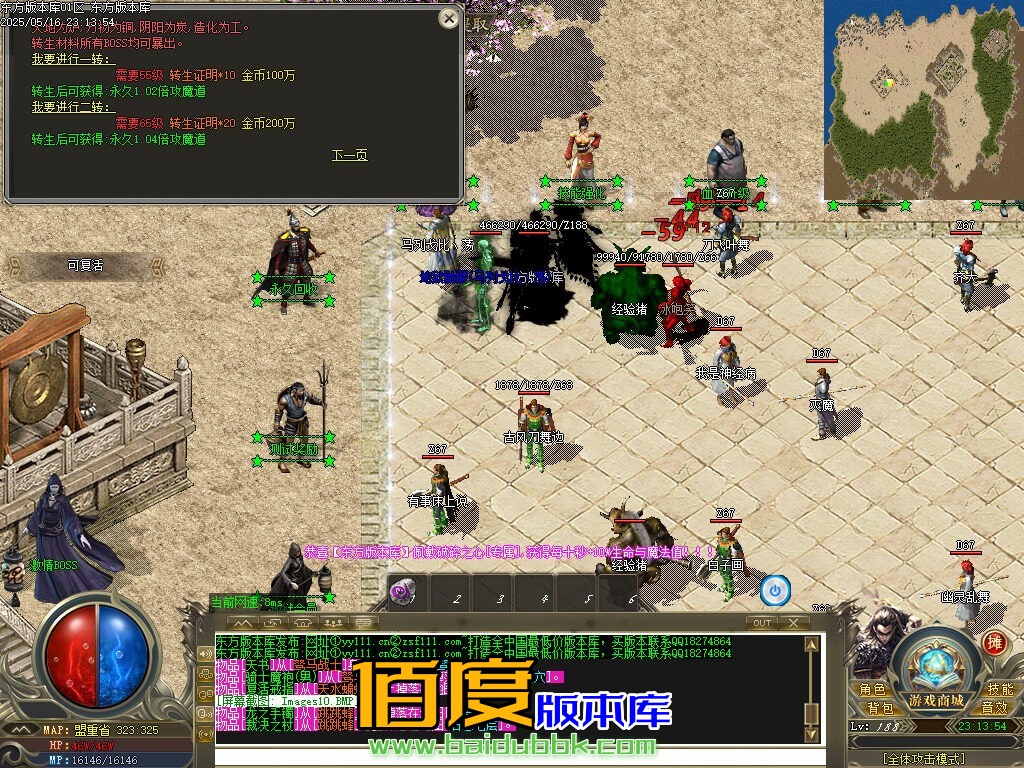Open the 背包 backpack
Screen dimensions: 1024x768
click(x=880, y=708)
